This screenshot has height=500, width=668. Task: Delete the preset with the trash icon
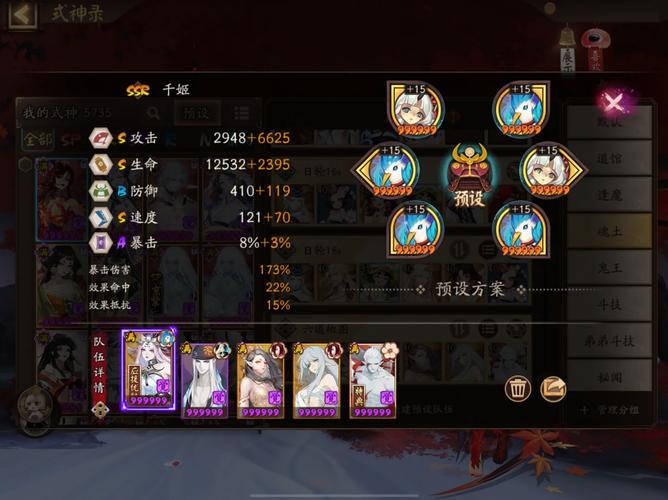[518, 389]
